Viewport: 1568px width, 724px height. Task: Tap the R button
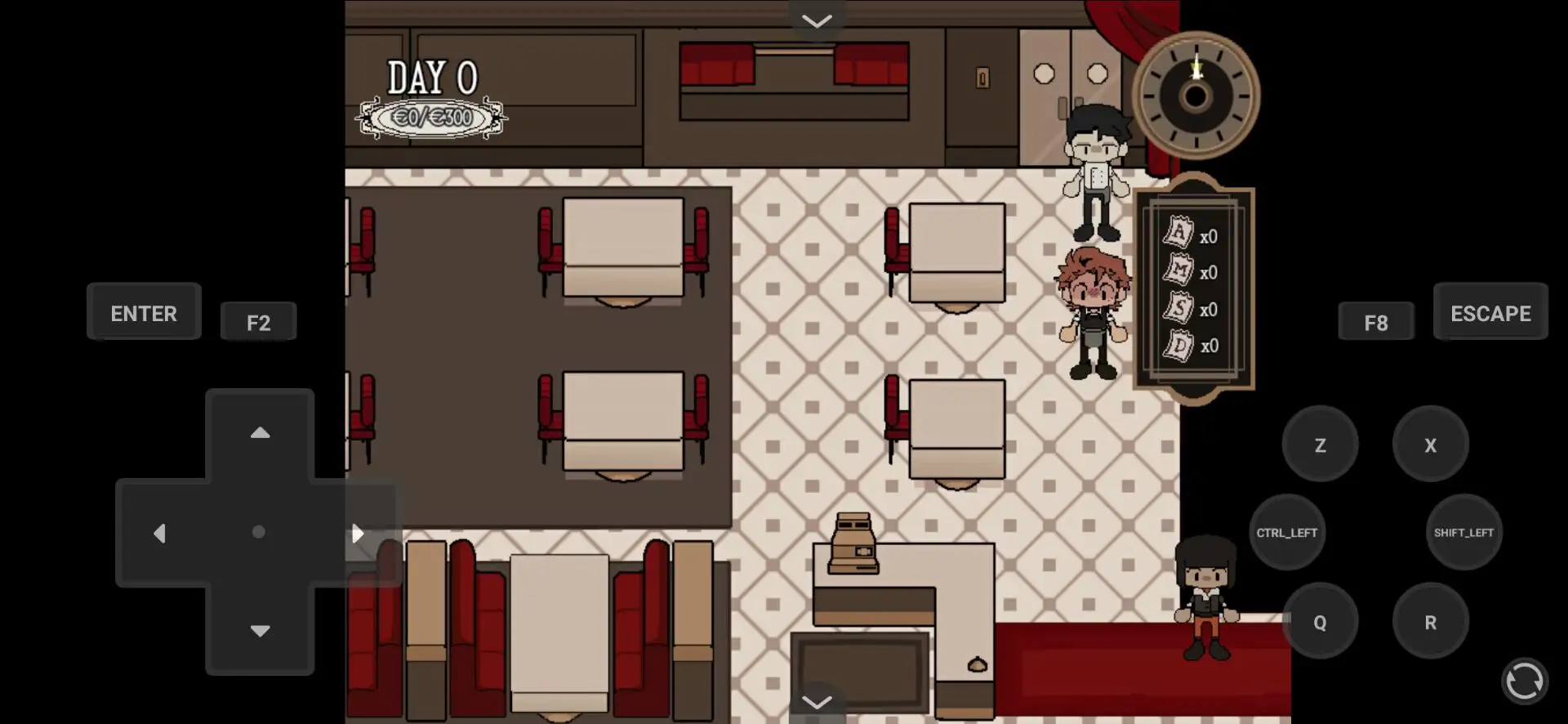[x=1430, y=621]
